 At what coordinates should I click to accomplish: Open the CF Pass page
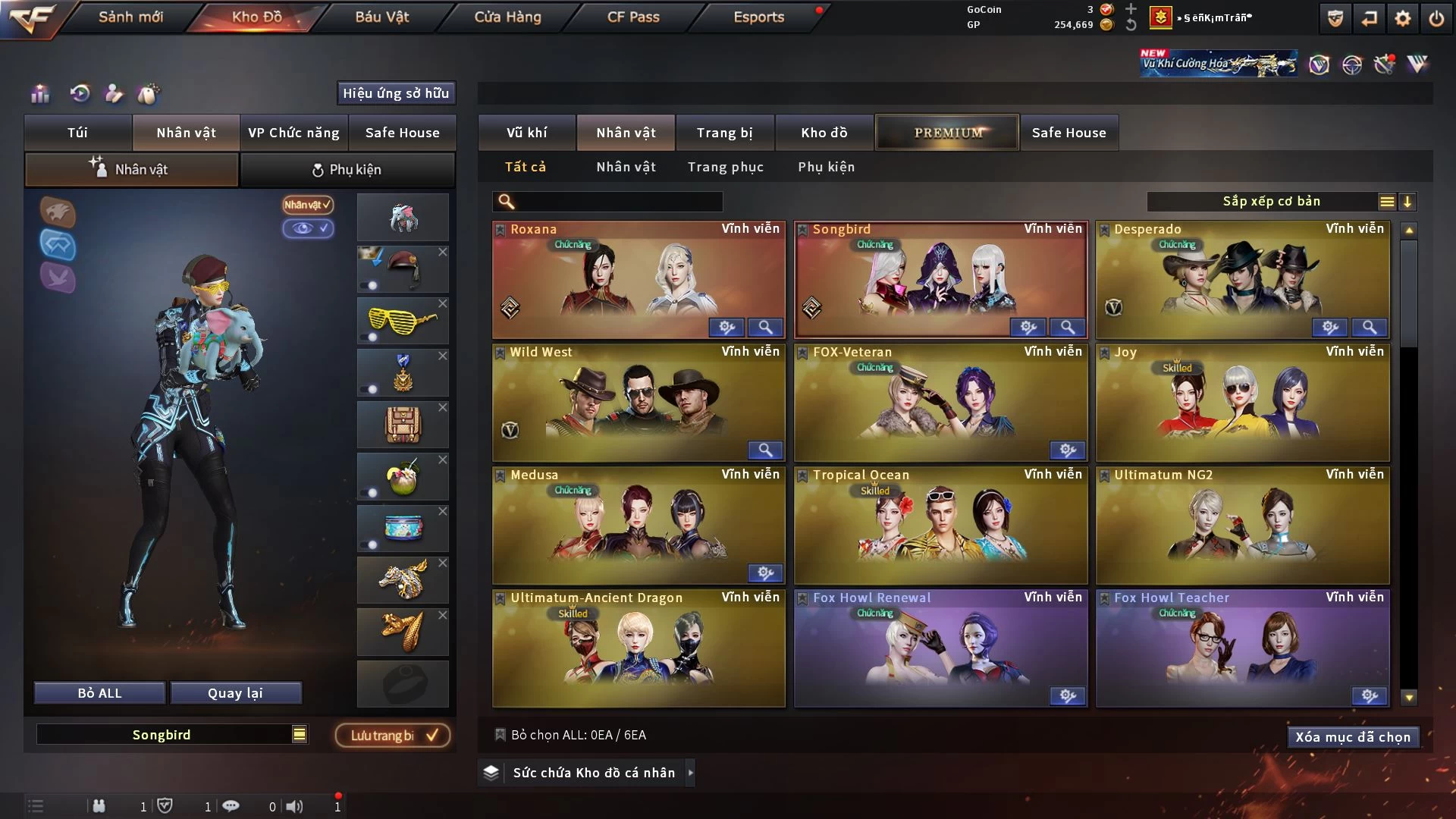(633, 17)
